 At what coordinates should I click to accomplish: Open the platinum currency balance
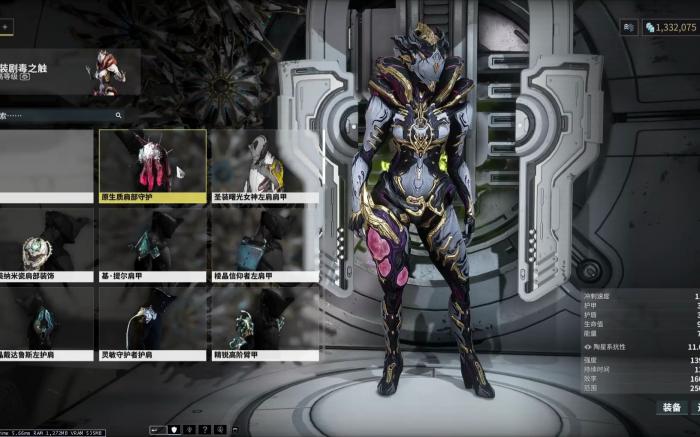670,27
